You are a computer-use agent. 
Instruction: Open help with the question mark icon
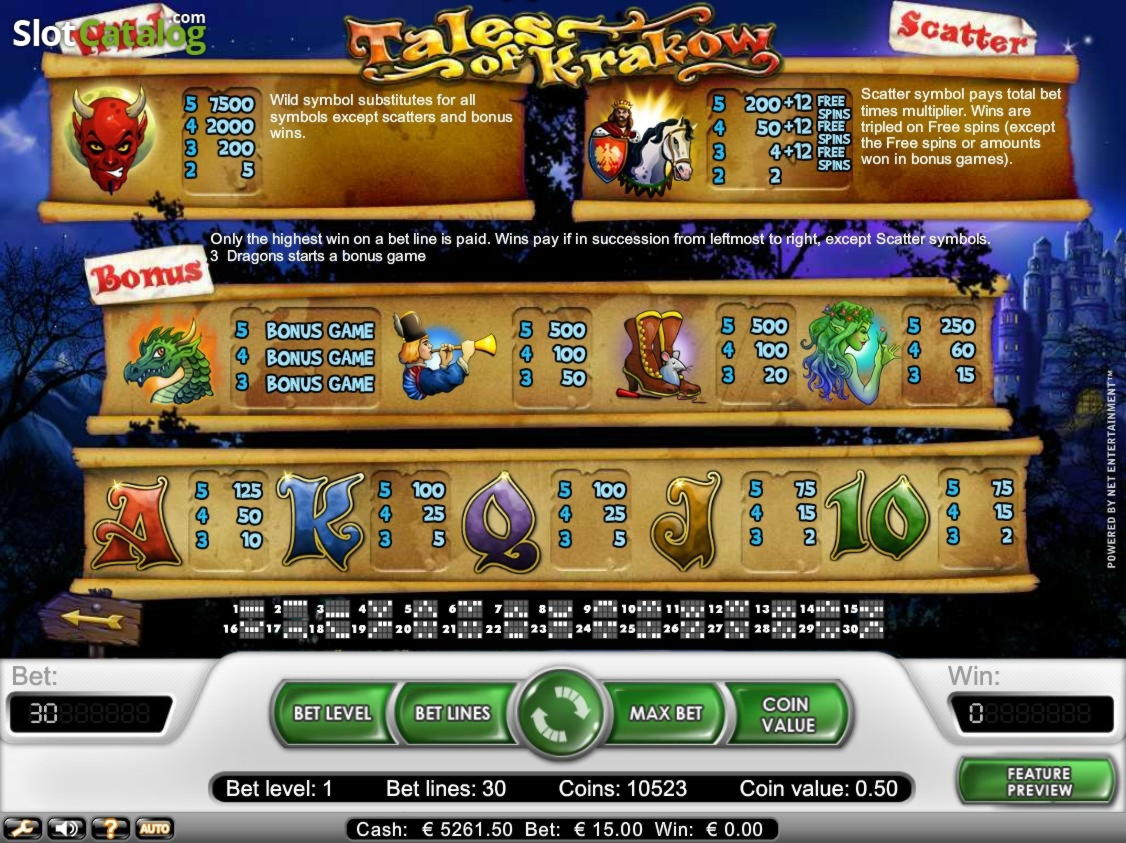click(110, 828)
